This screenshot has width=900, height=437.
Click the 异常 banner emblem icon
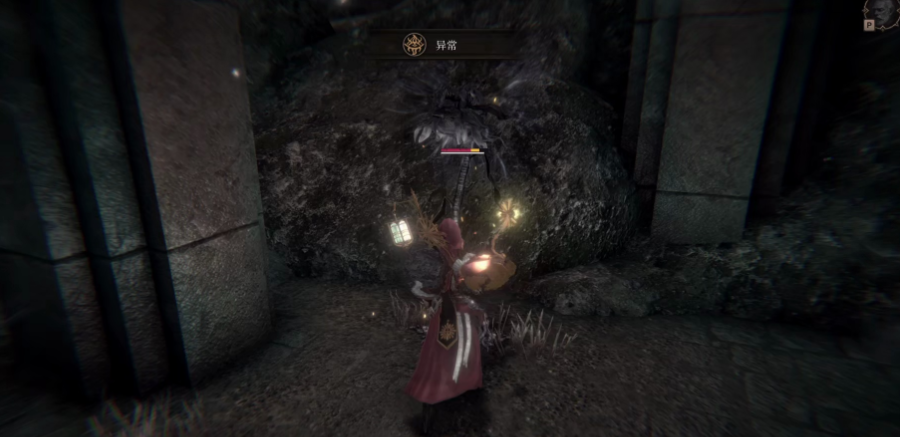413,45
